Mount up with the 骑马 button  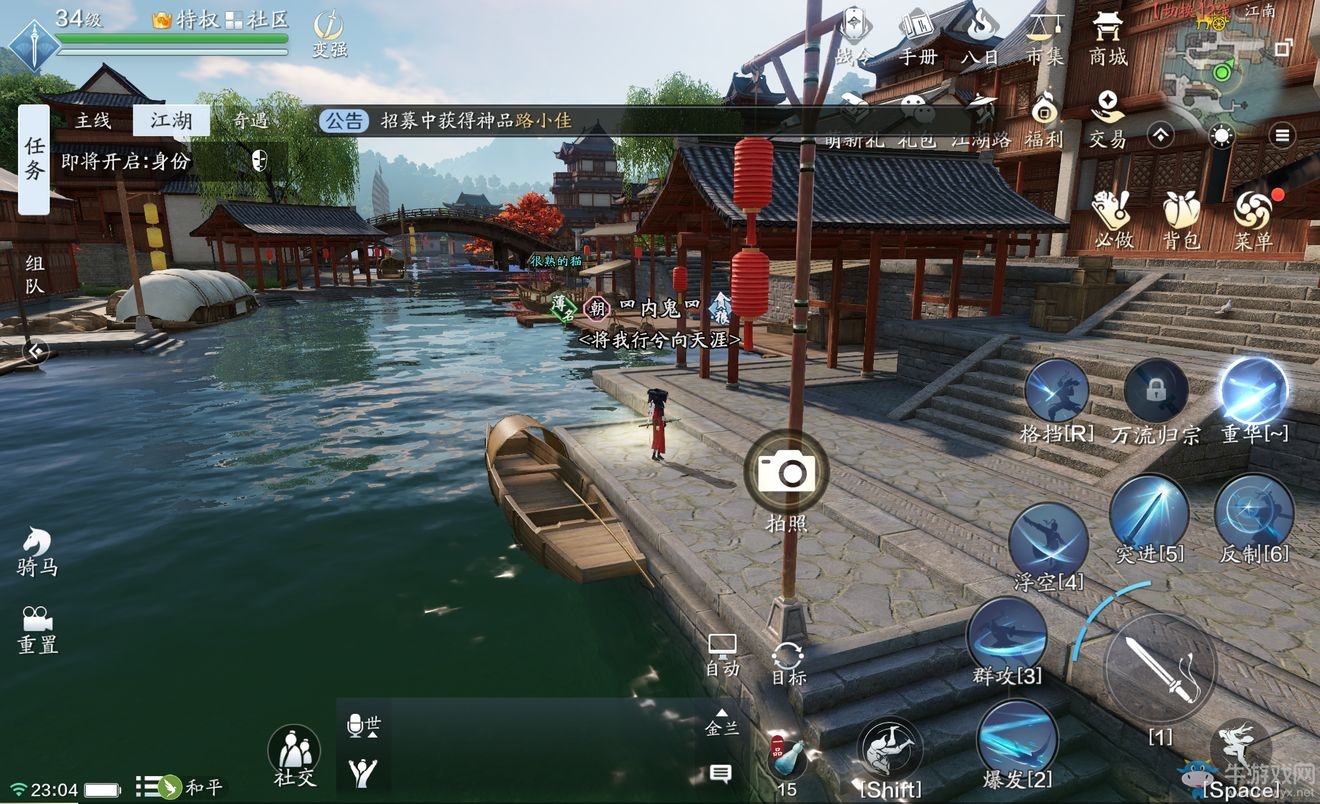(37, 550)
